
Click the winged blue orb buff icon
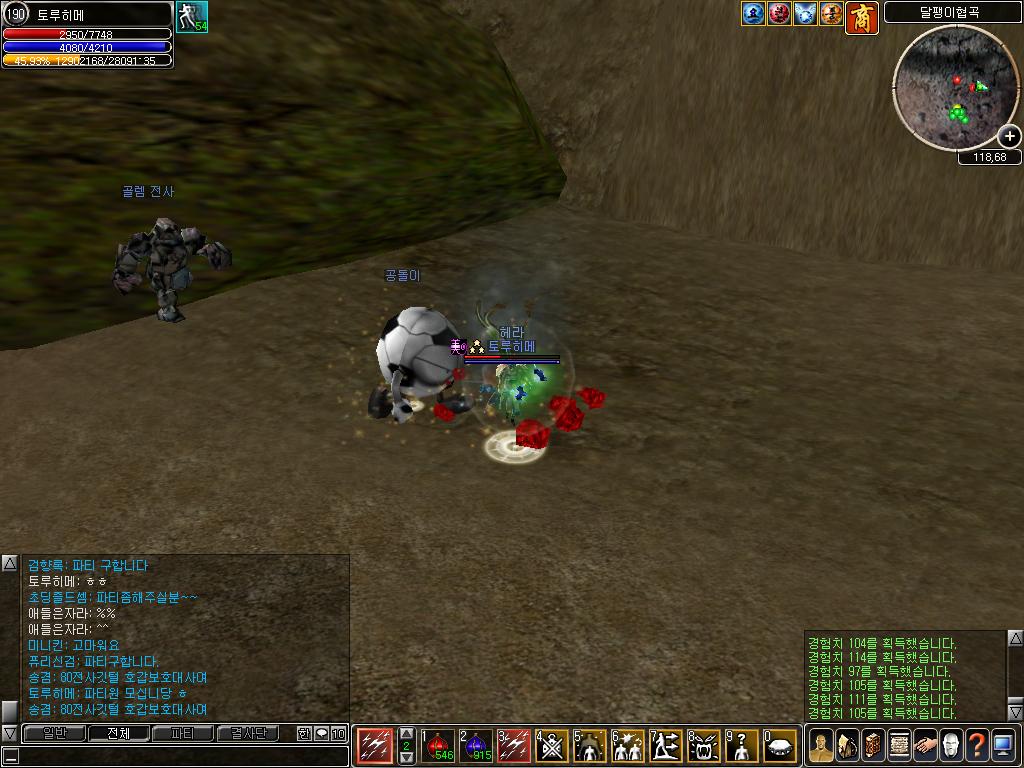click(x=806, y=14)
